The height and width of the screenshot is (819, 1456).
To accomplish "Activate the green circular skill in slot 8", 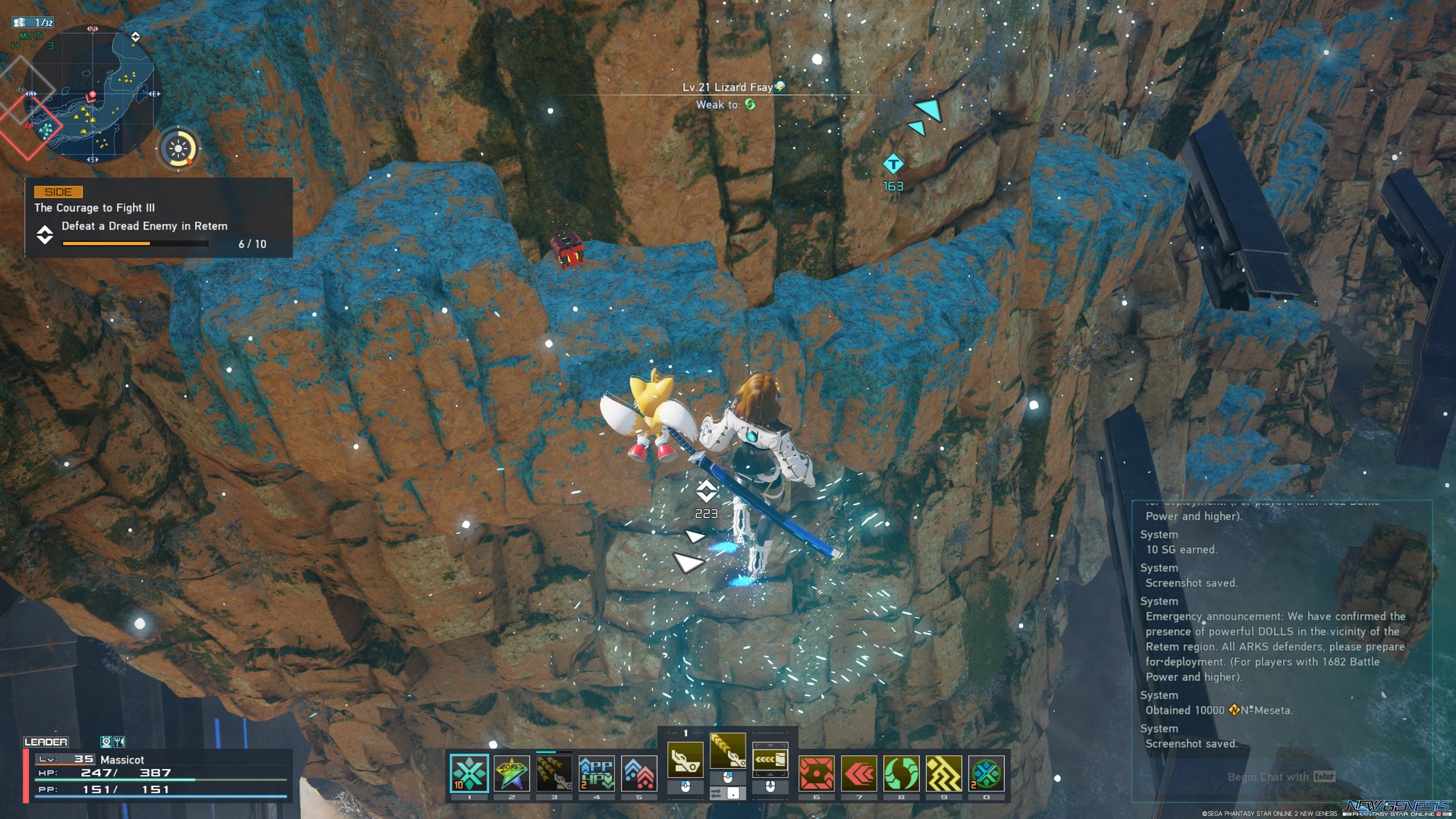I will (x=901, y=772).
